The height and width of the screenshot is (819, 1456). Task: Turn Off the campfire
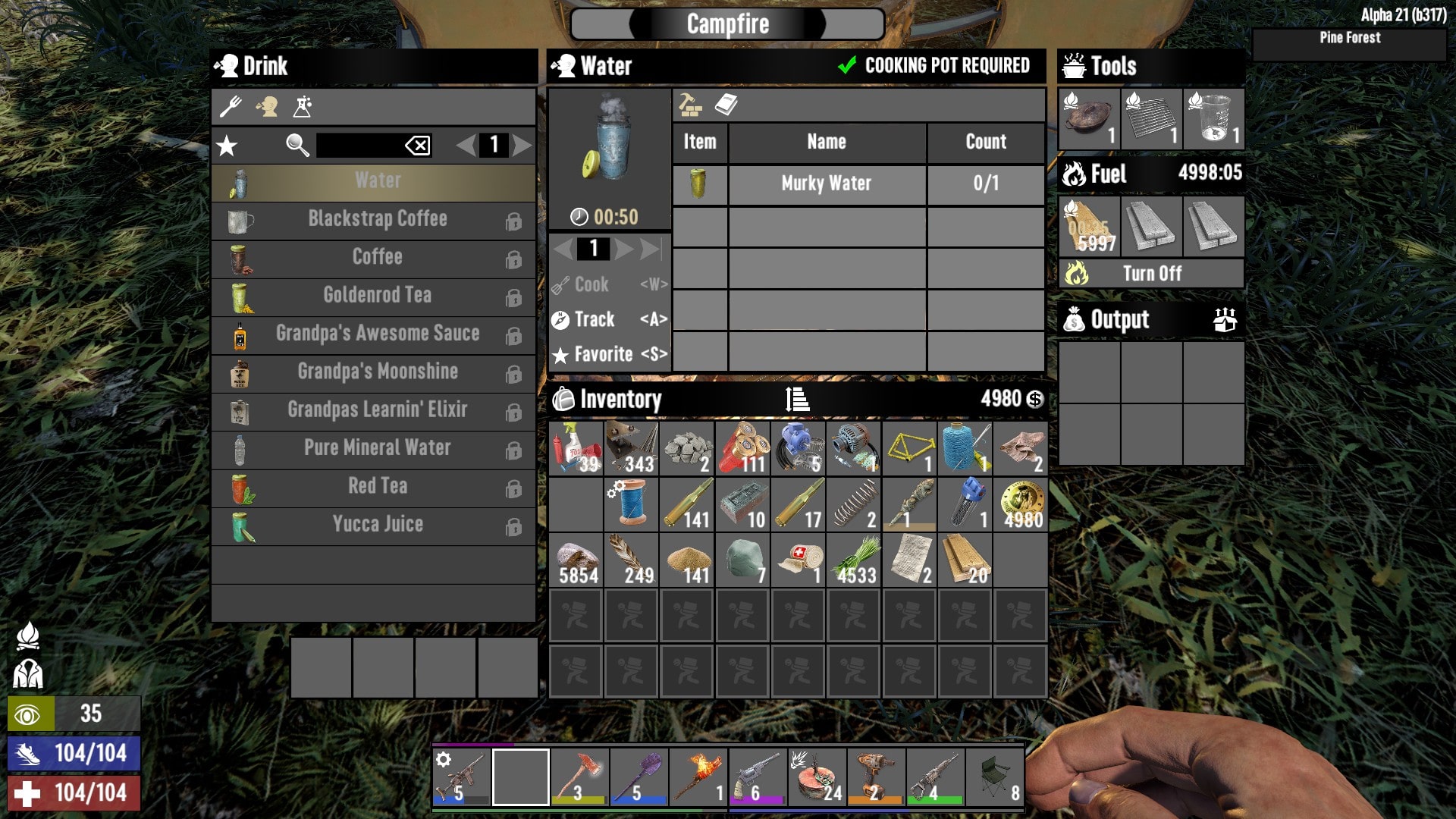point(1151,274)
